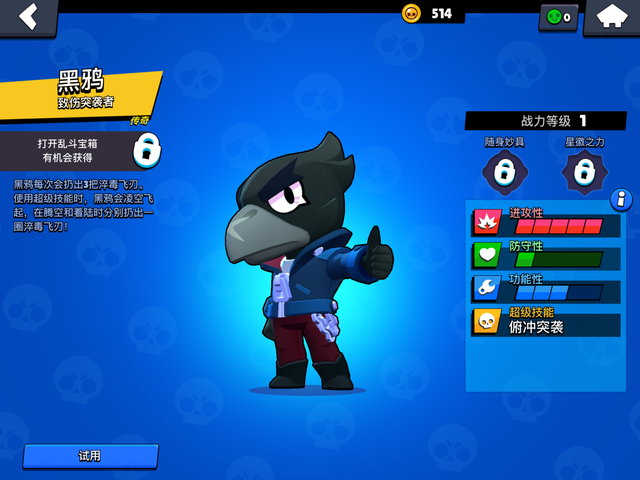Open the blue info button

[x=621, y=199]
